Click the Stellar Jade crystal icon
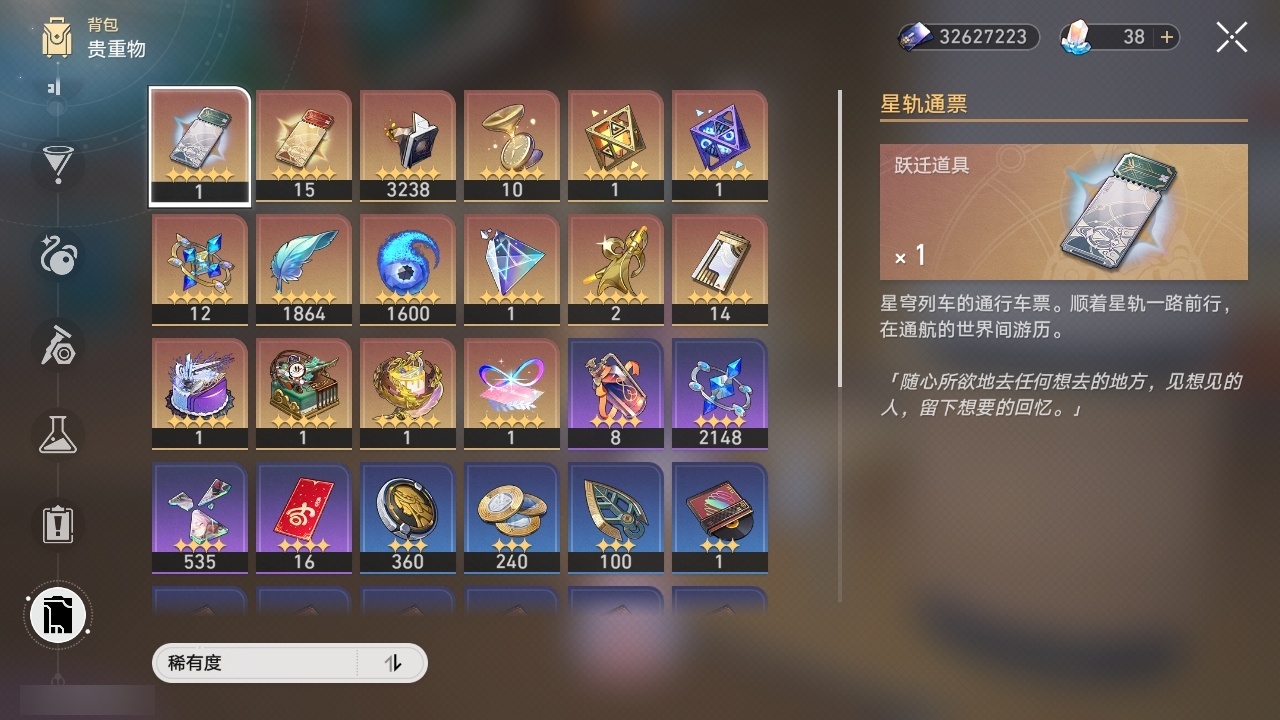This screenshot has width=1280, height=720. click(x=1075, y=37)
